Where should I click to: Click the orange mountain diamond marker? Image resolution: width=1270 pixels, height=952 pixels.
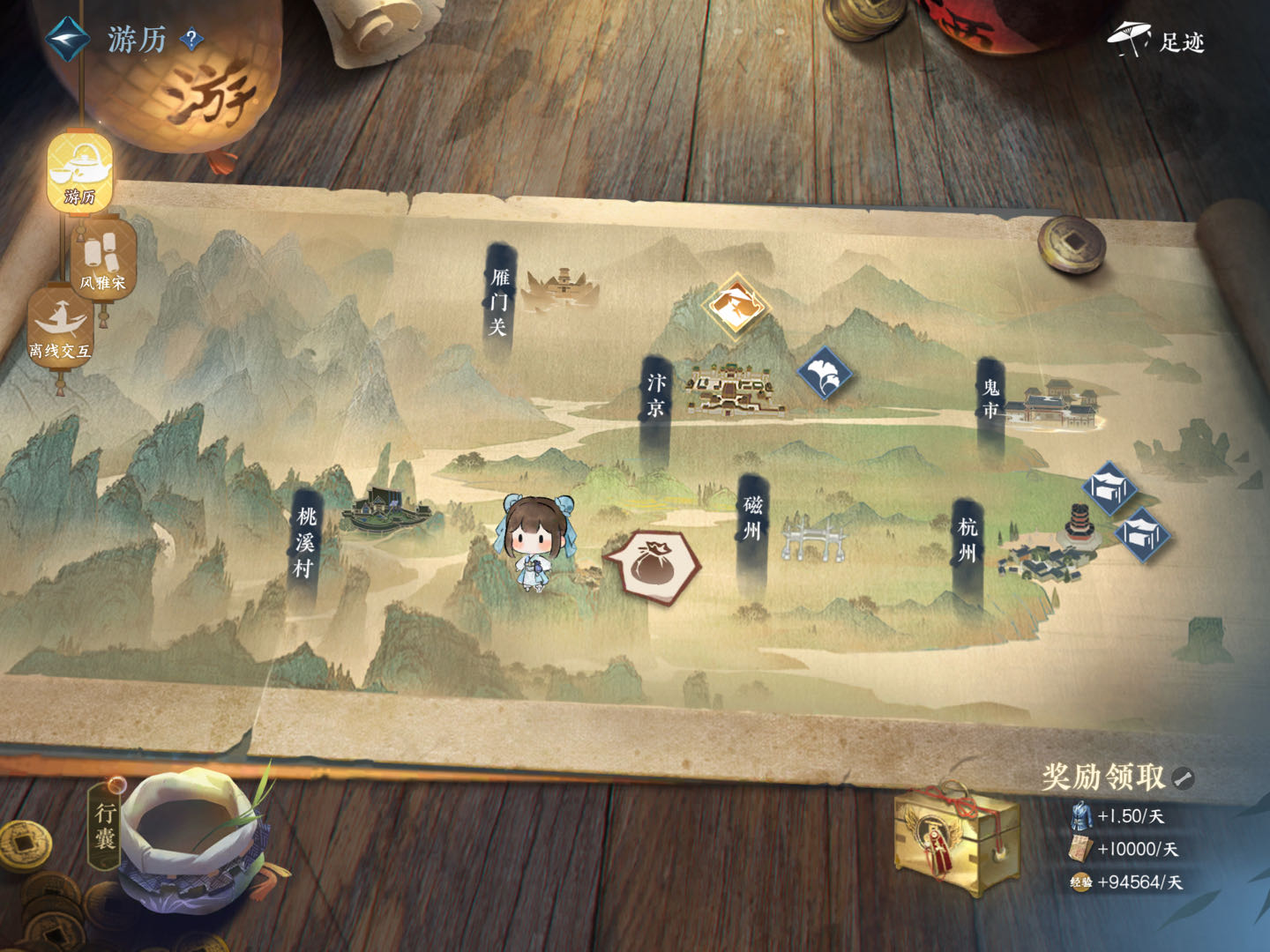[736, 306]
